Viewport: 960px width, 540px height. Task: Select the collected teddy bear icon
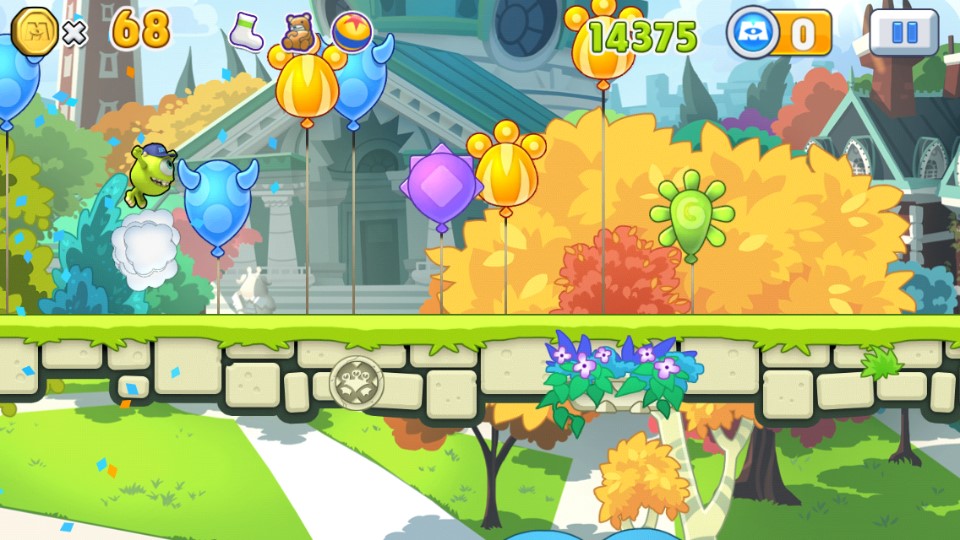(298, 33)
